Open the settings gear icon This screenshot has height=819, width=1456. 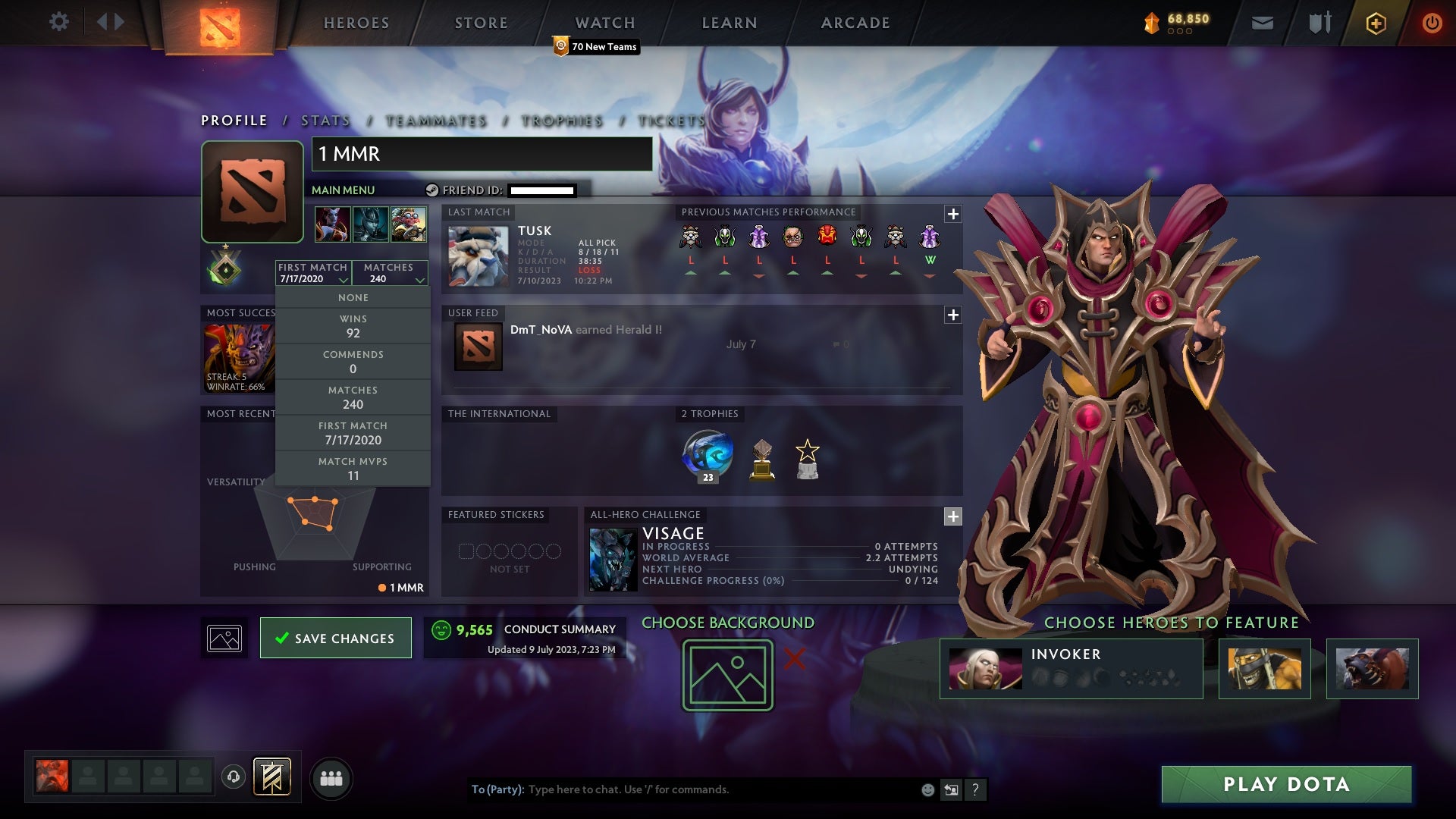coord(59,22)
